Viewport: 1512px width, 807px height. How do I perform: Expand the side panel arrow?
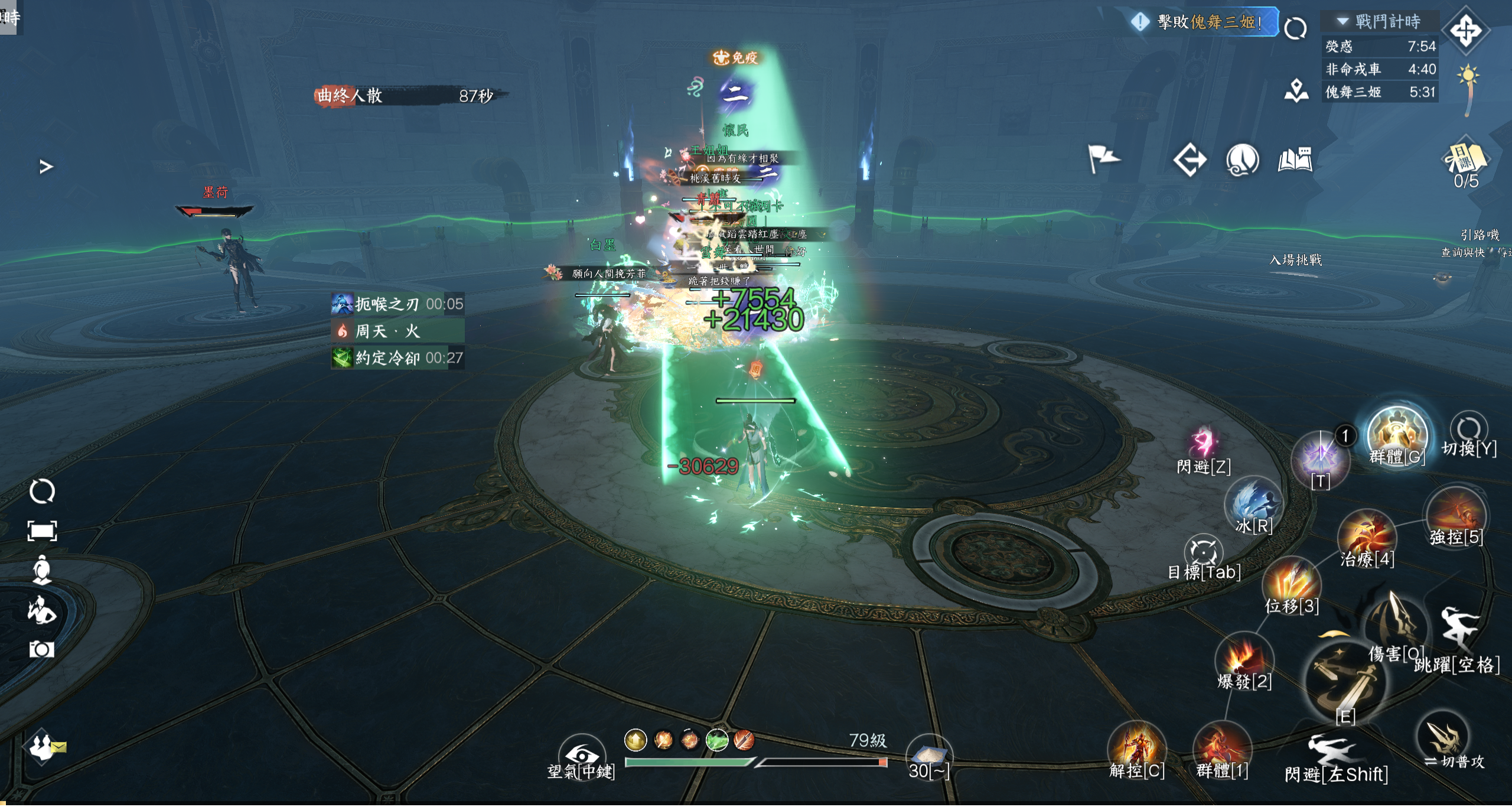coord(46,167)
